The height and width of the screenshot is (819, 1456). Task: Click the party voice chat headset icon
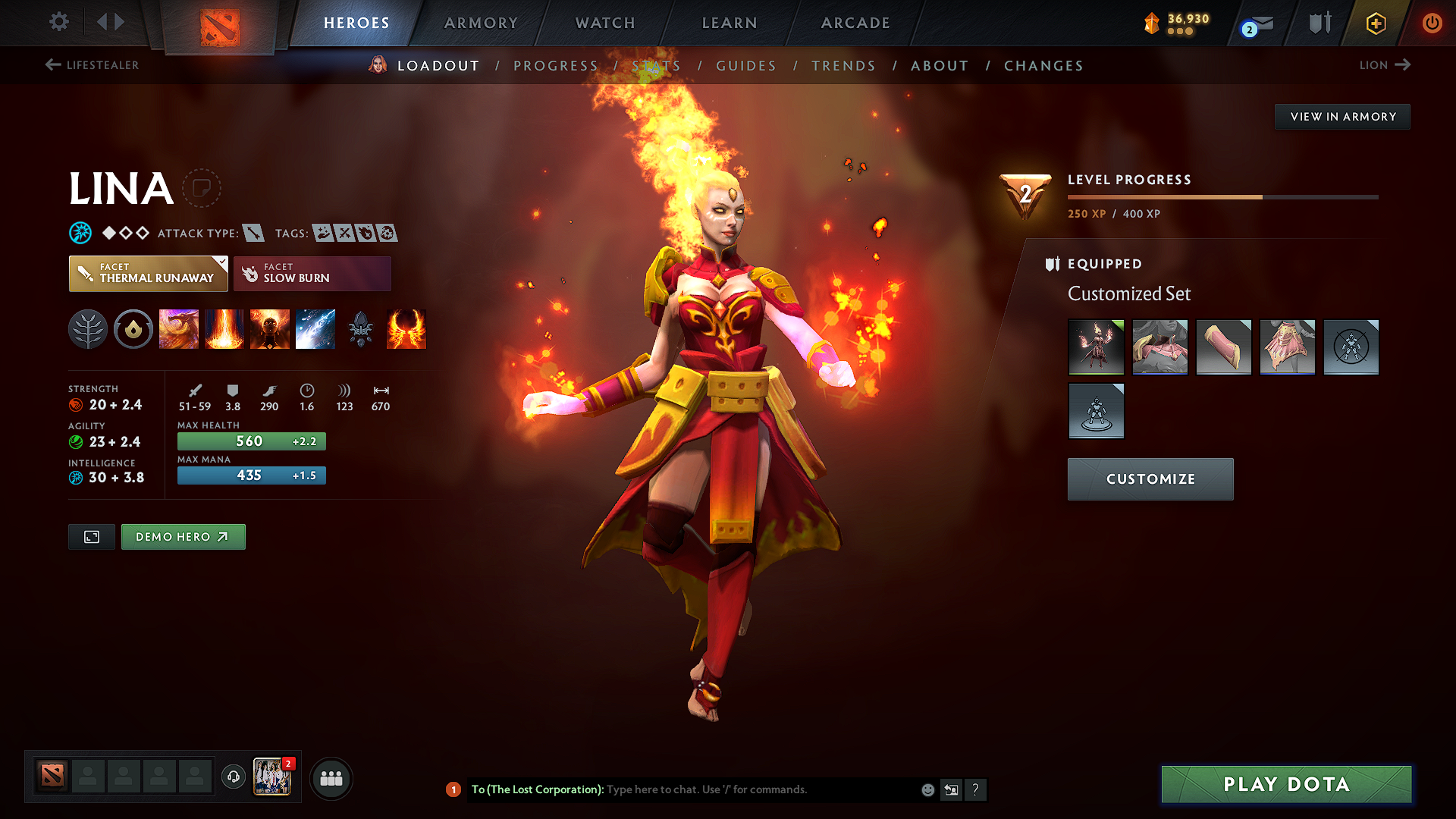pyautogui.click(x=233, y=778)
